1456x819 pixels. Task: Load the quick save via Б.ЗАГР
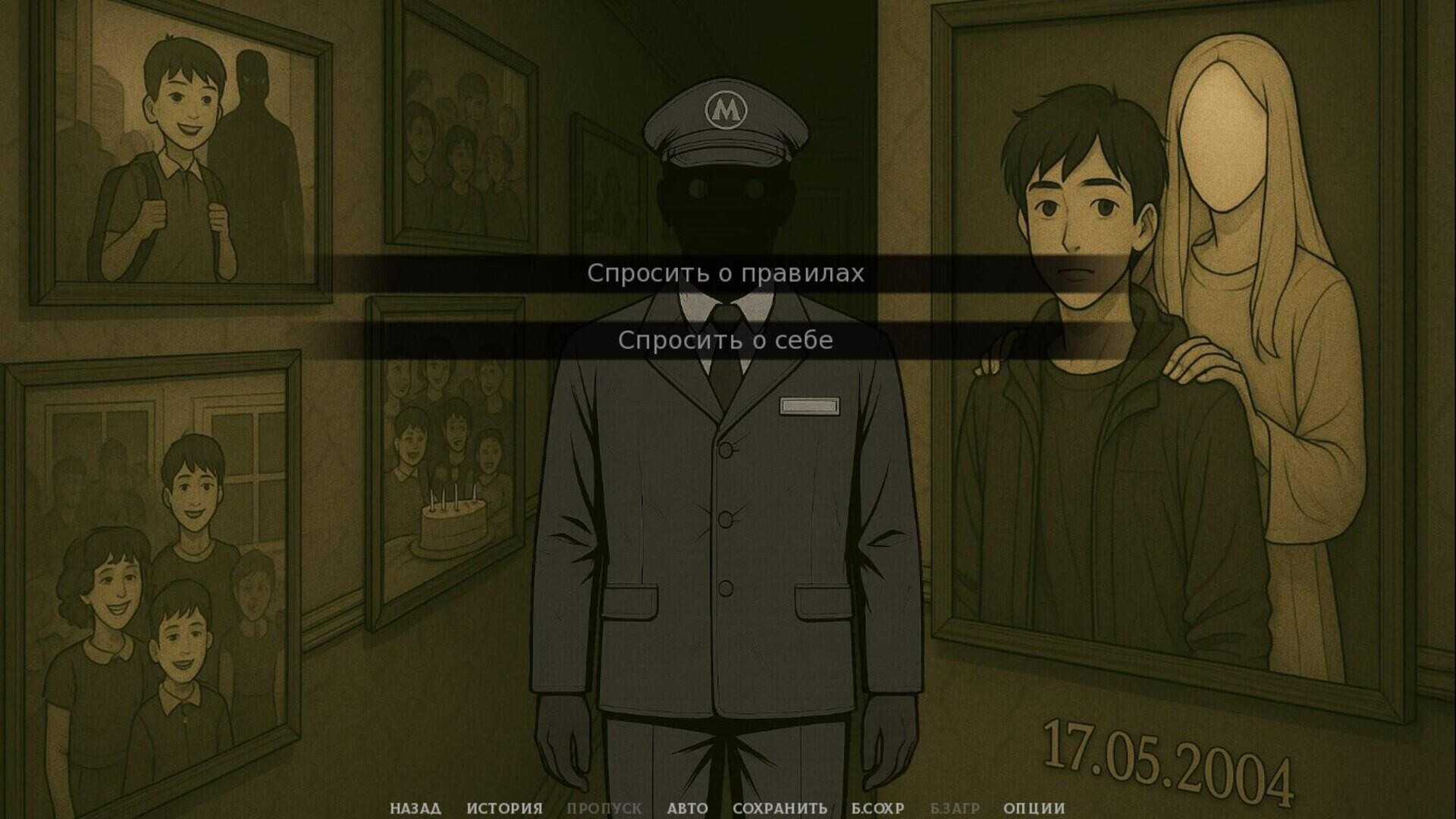point(954,808)
